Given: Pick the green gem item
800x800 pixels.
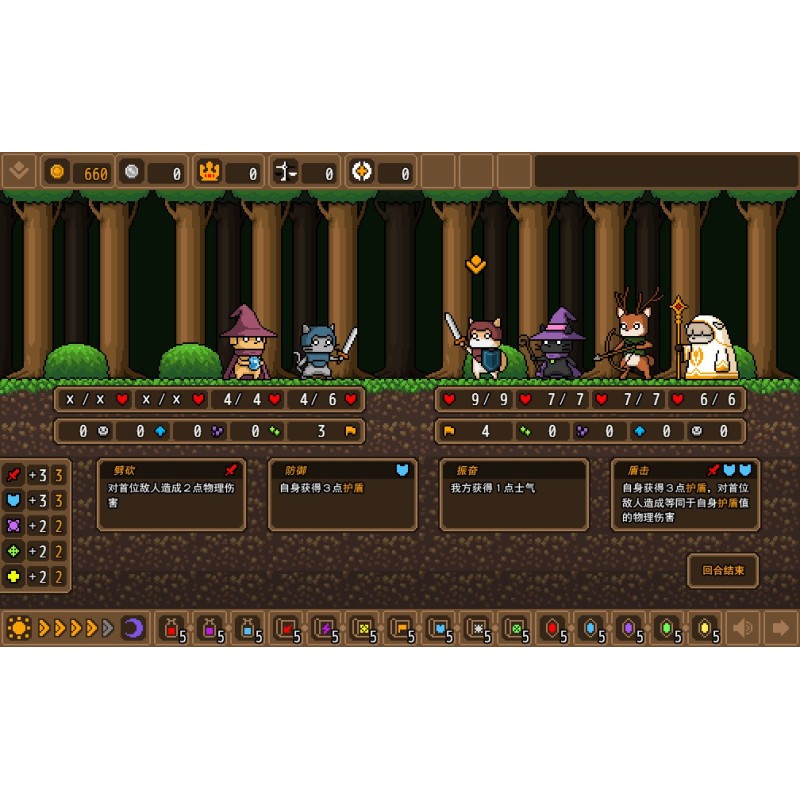Looking at the screenshot, I should (667, 628).
